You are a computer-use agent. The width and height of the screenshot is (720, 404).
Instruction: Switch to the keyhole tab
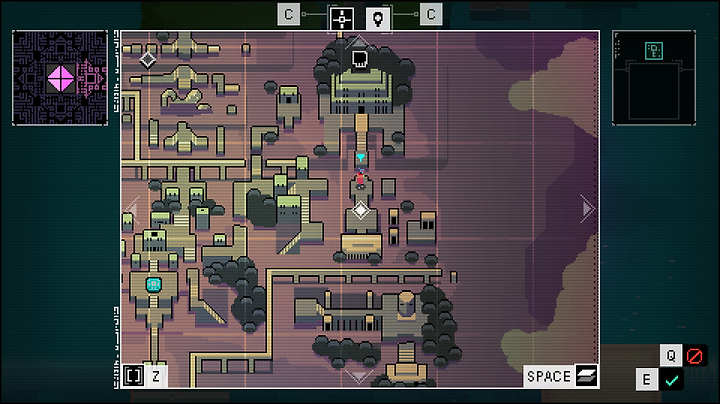coord(378,17)
